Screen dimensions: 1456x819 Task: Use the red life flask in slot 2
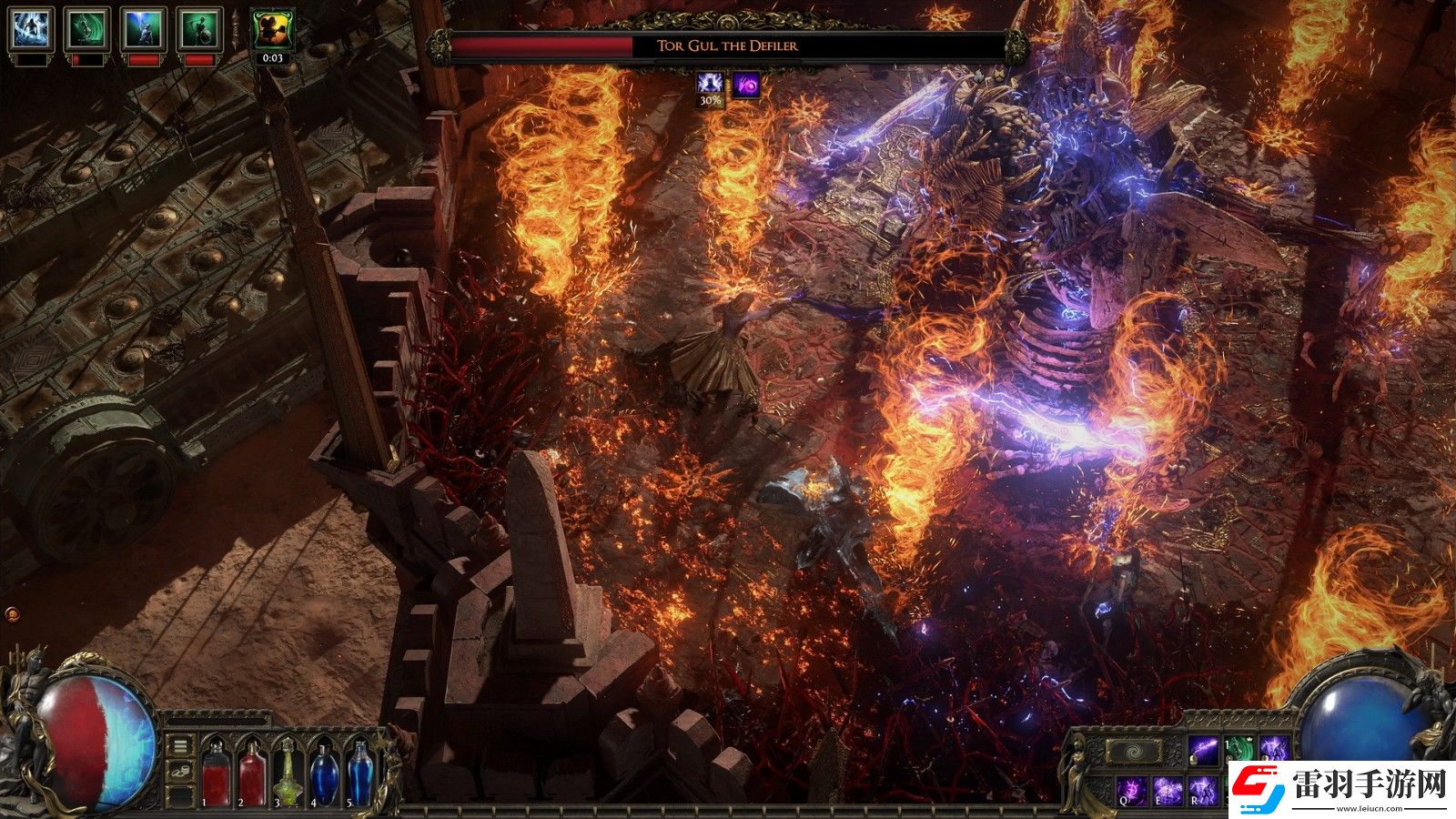click(252, 773)
